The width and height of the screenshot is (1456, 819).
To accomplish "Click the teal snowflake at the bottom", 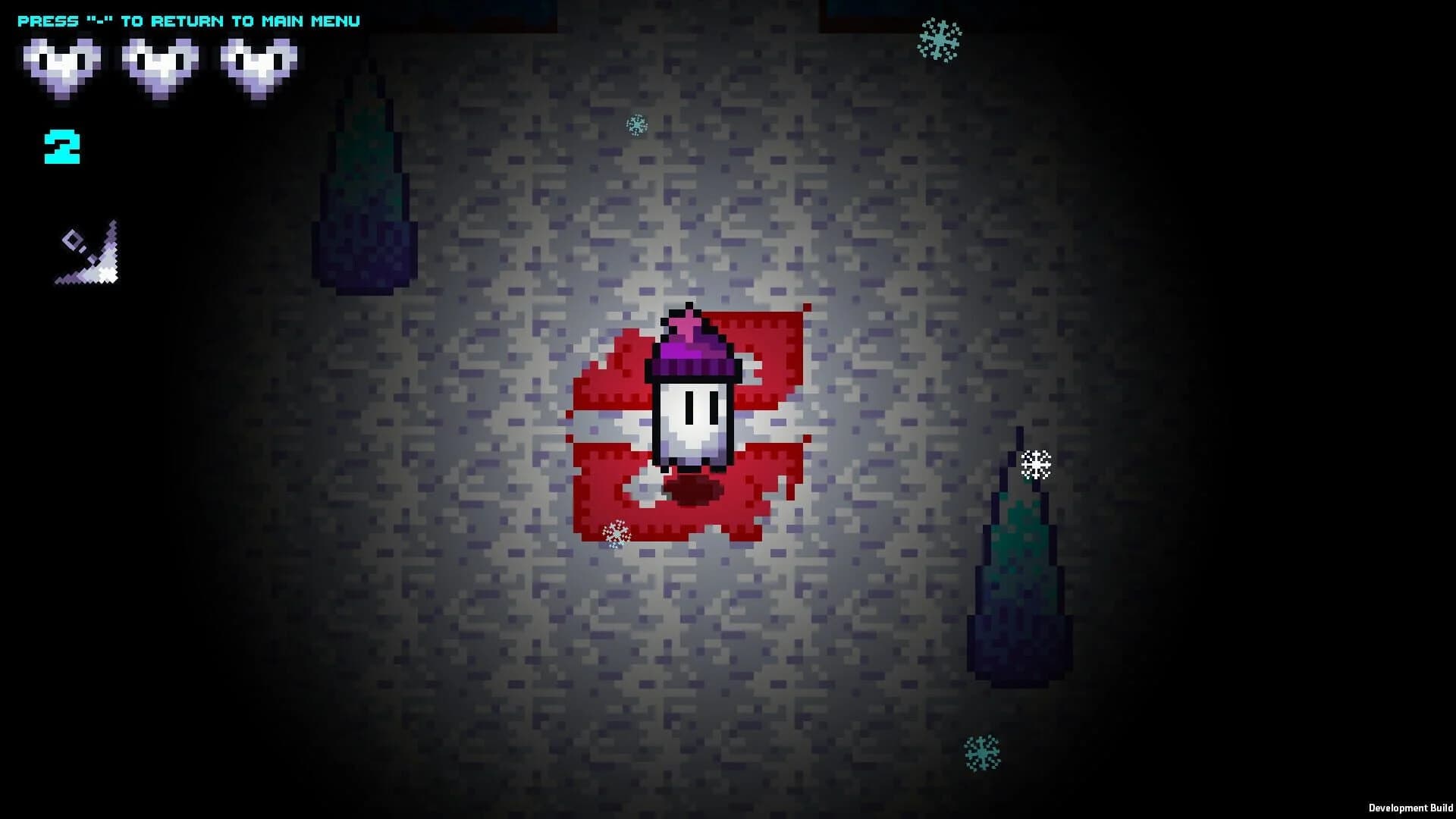I will pyautogui.click(x=982, y=752).
